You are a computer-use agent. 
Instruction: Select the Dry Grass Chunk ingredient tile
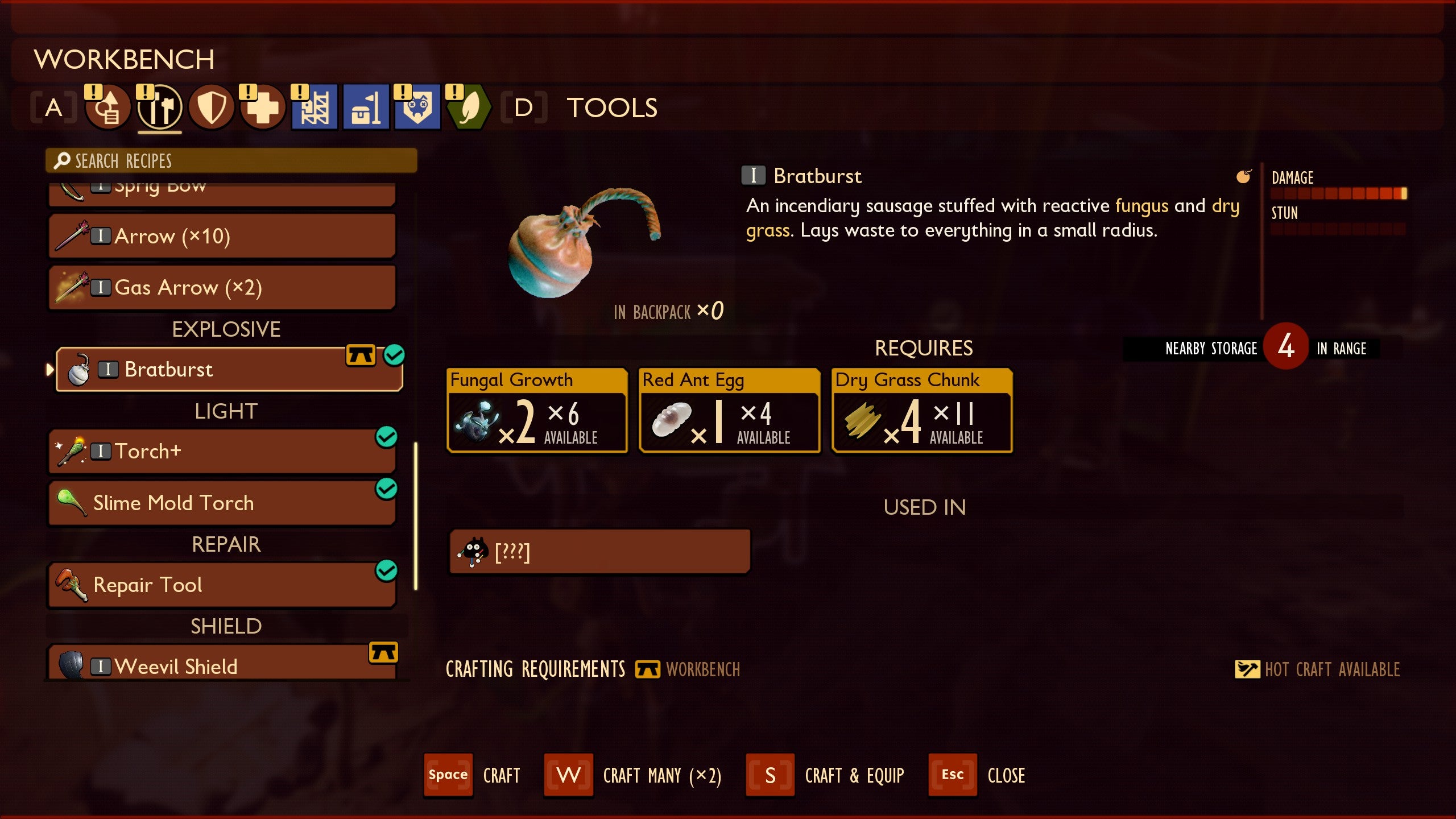pyautogui.click(x=922, y=411)
